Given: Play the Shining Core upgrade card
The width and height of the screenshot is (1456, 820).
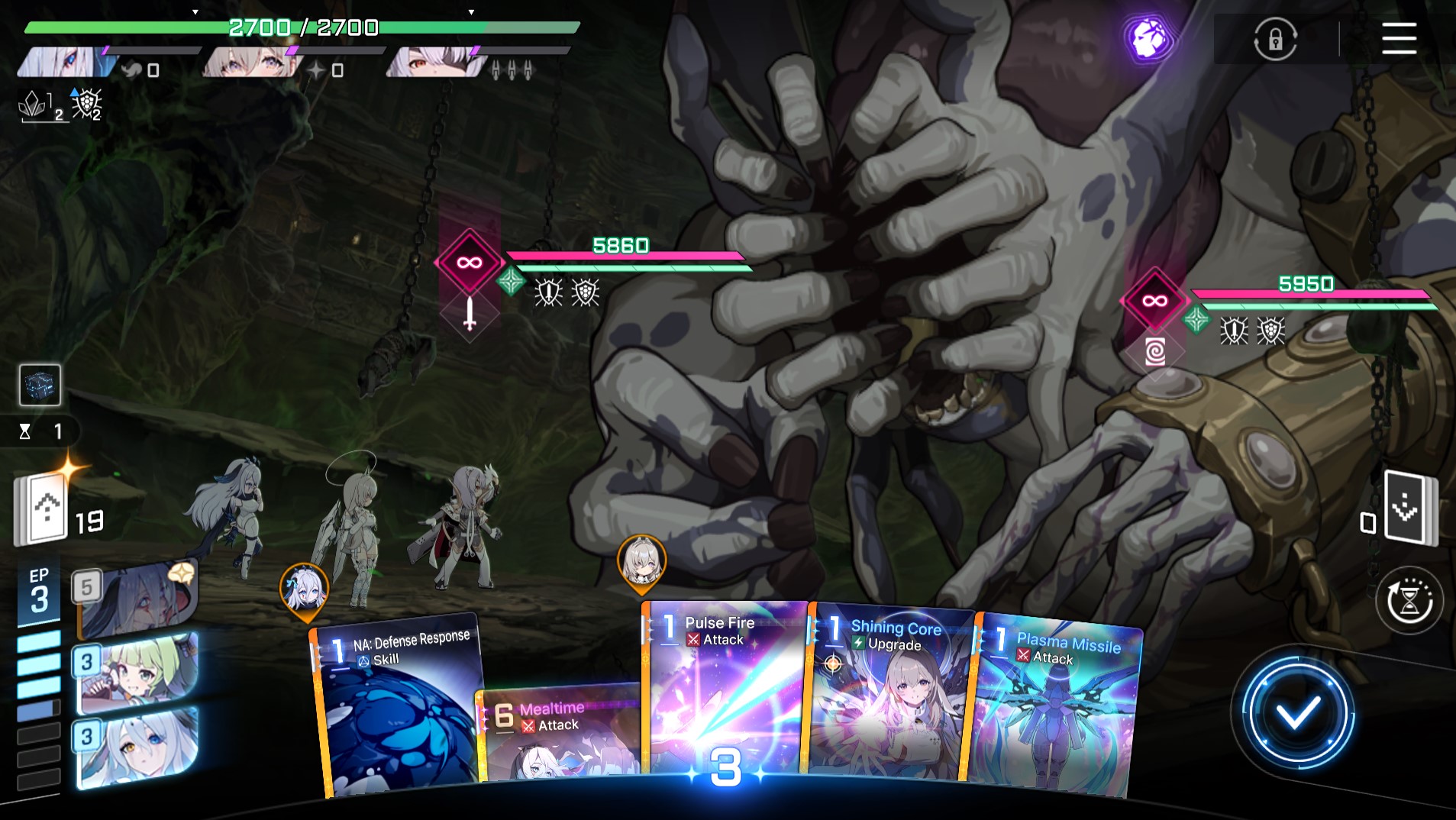Looking at the screenshot, I should (889, 695).
